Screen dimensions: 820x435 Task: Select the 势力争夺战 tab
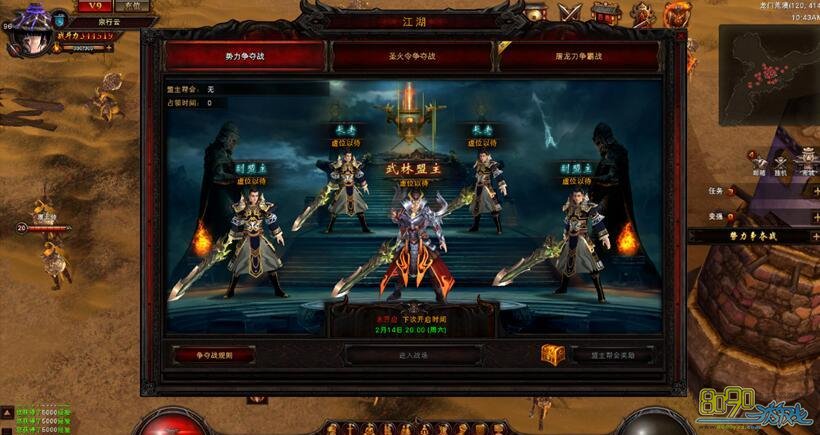click(245, 56)
